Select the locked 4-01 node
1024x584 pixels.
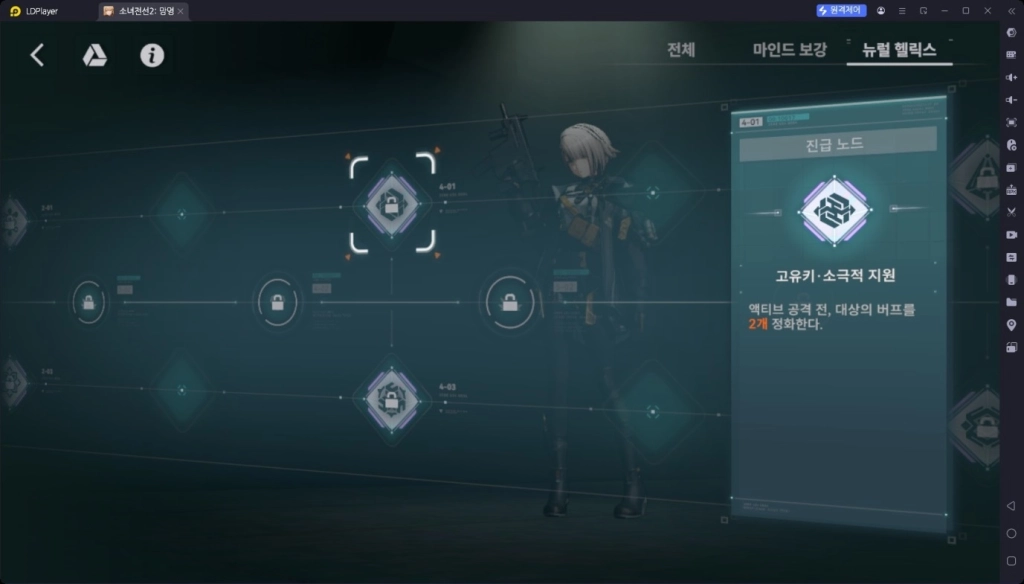[392, 204]
